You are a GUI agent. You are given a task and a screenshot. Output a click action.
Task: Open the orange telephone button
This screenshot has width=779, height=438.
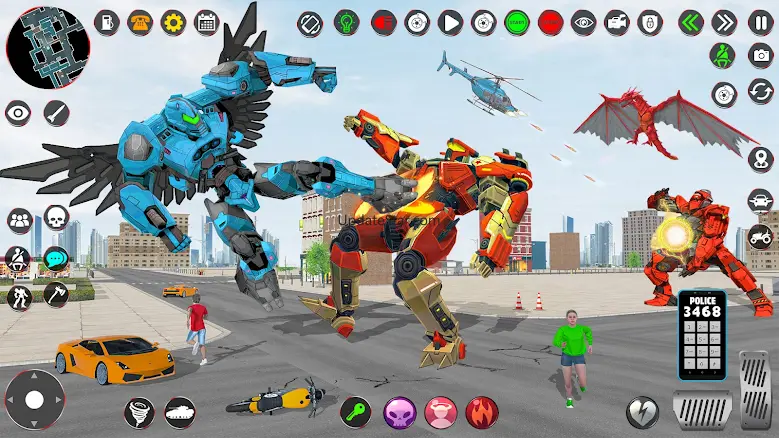[140, 21]
